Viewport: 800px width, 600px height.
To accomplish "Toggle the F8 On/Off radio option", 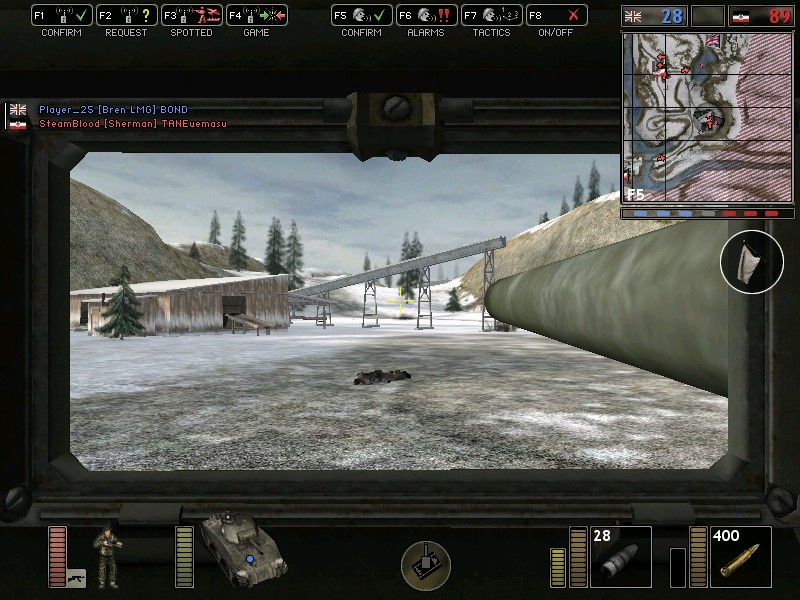I will pyautogui.click(x=556, y=16).
